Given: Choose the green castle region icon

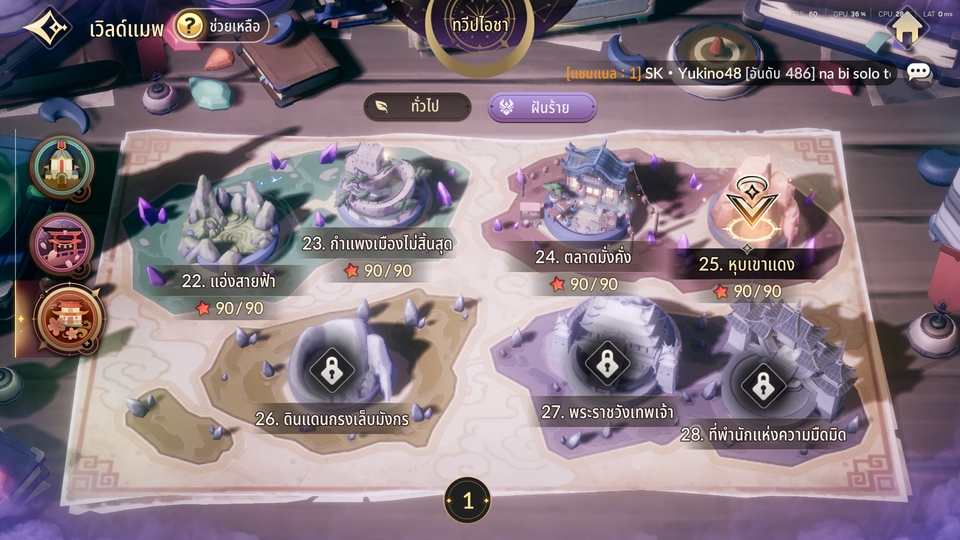Looking at the screenshot, I should [x=61, y=167].
